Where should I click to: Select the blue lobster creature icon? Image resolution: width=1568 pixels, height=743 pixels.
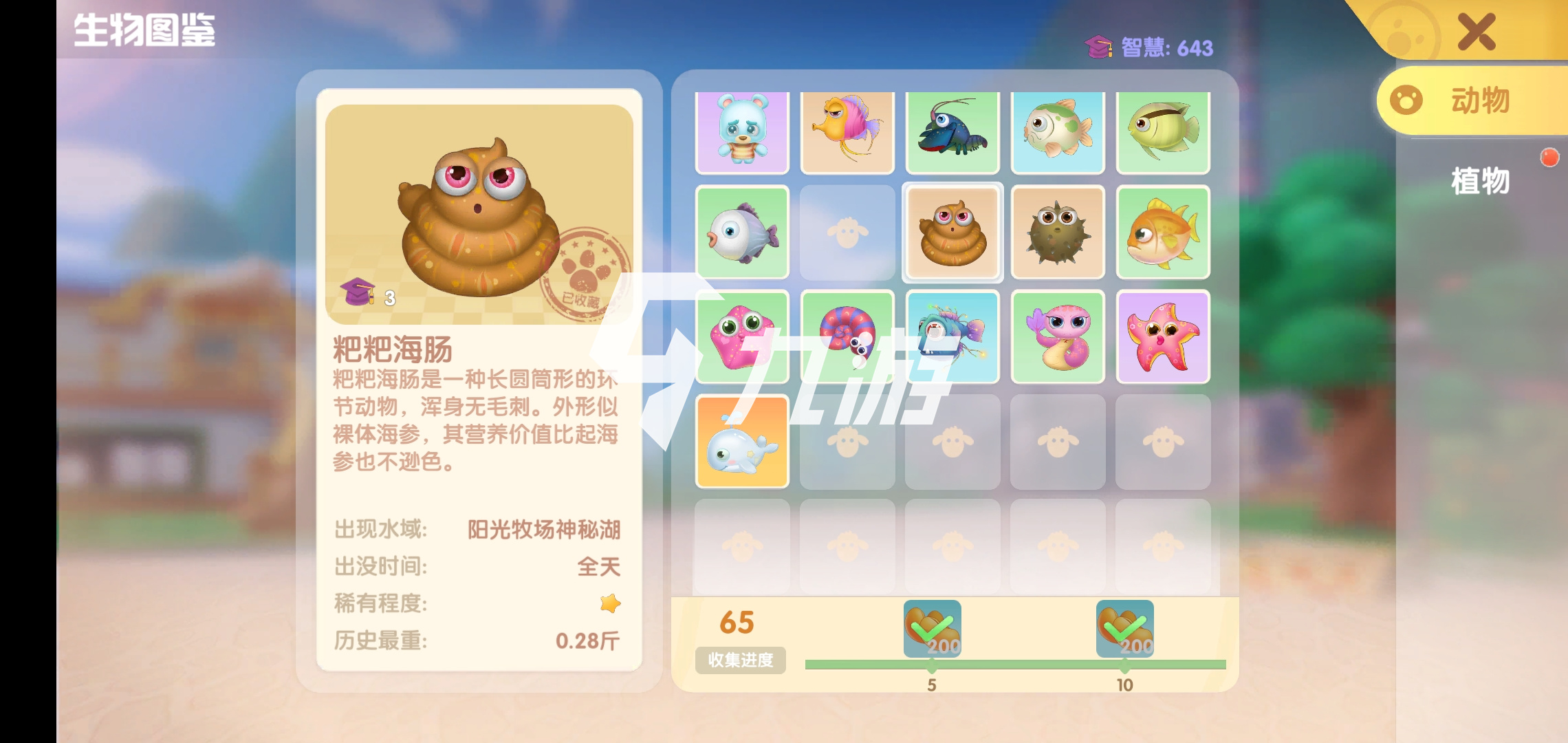tap(953, 131)
